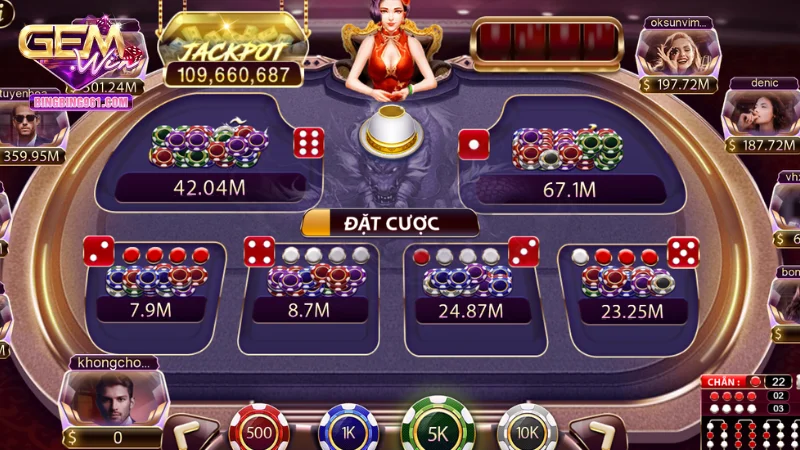Show previous chip values with left arrow

click(x=188, y=434)
